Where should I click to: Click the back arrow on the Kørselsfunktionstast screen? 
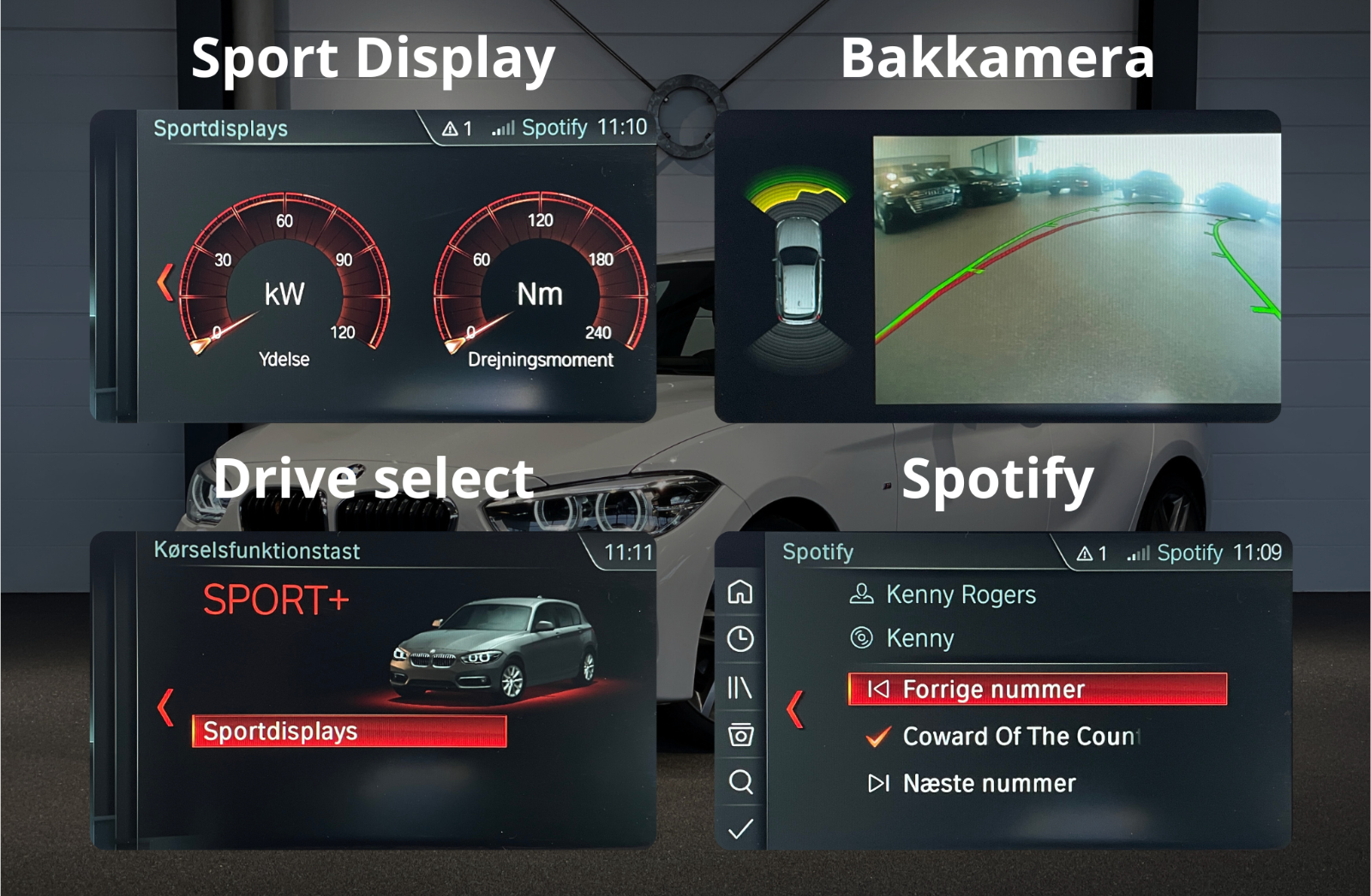pyautogui.click(x=165, y=708)
